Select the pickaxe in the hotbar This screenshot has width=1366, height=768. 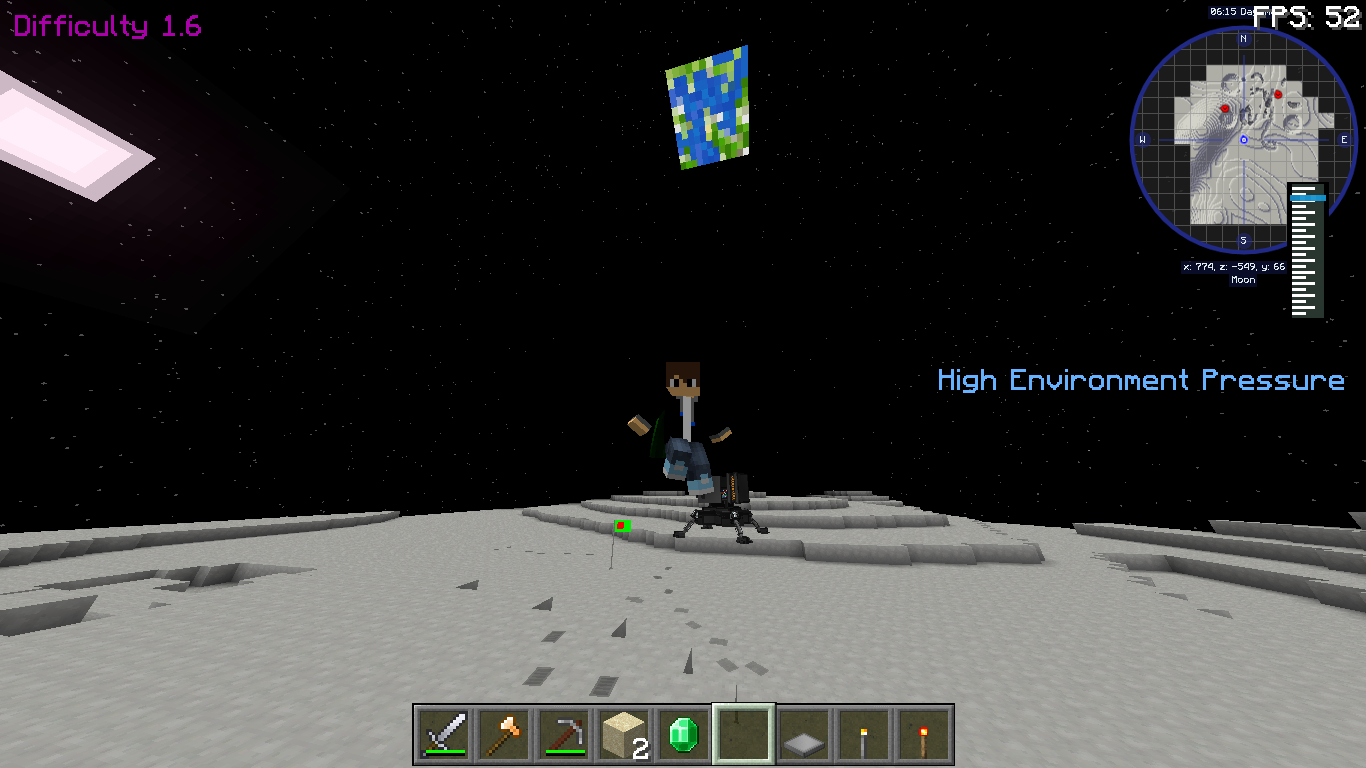[565, 734]
